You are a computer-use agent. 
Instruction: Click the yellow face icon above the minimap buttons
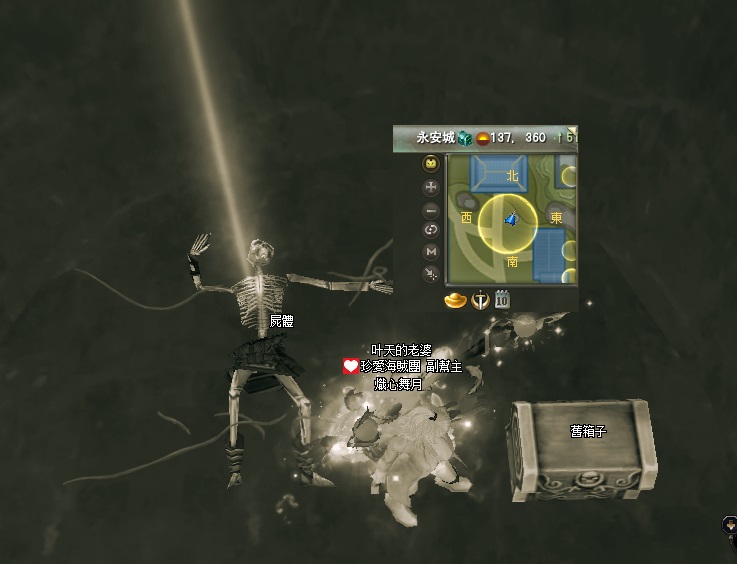(431, 163)
